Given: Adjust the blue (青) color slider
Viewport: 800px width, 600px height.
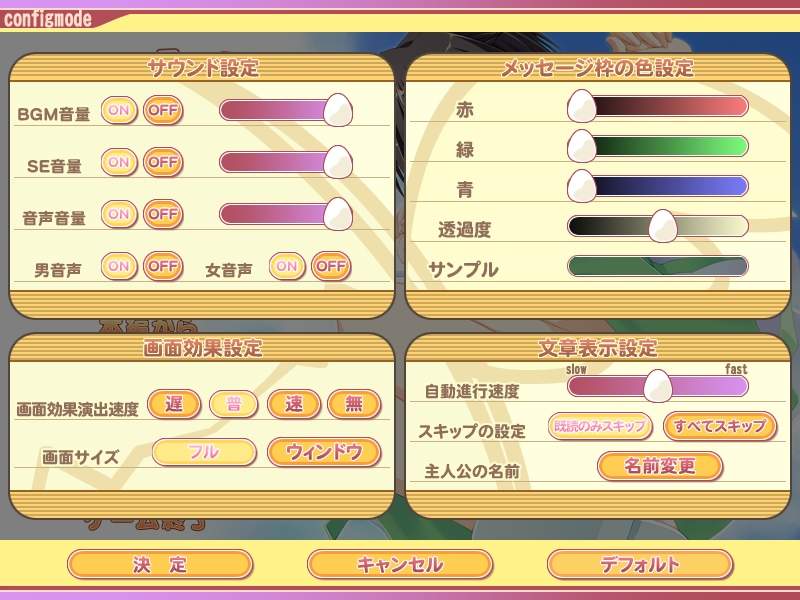Looking at the screenshot, I should point(658,186).
